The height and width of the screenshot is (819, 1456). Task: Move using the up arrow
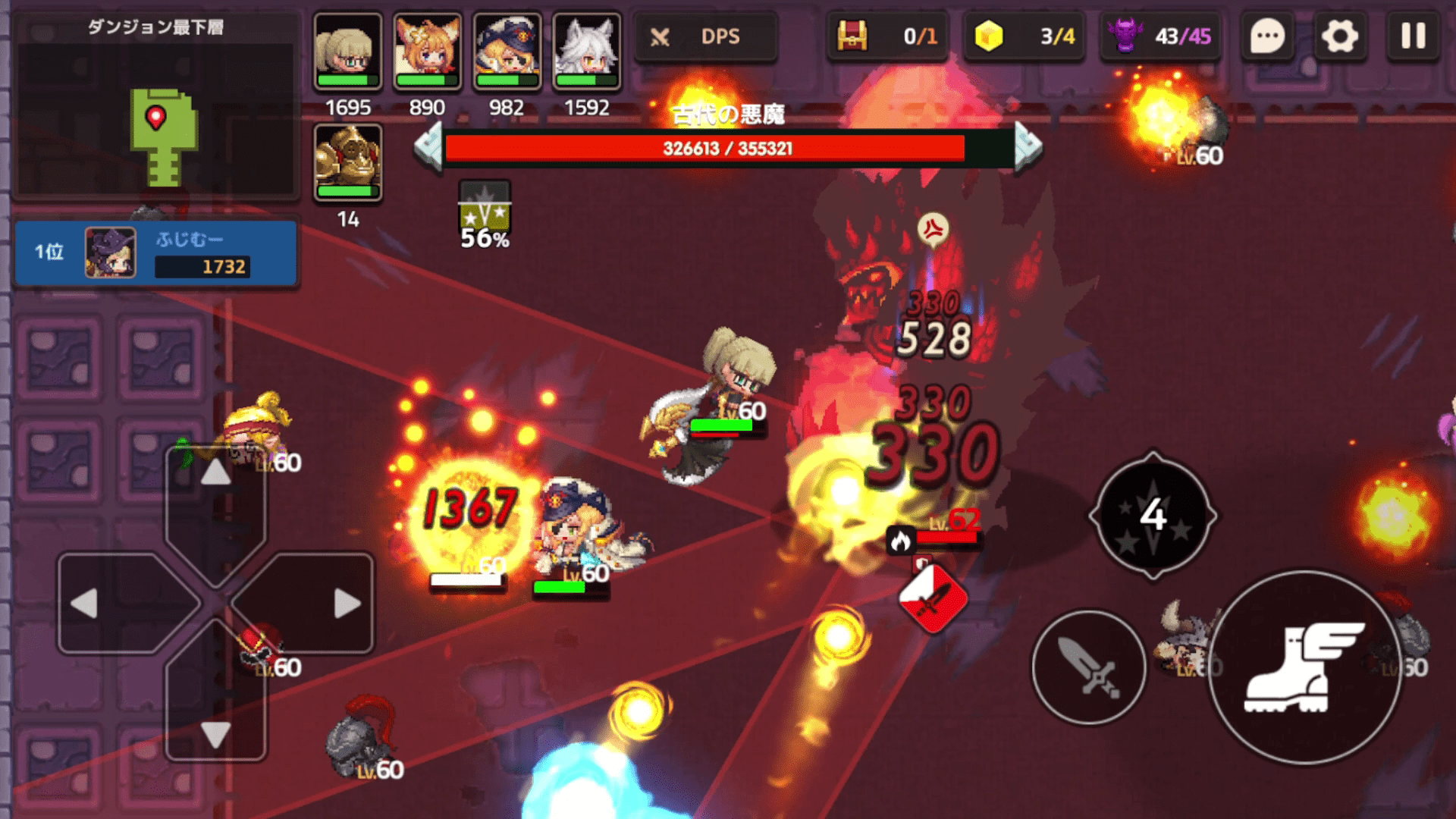click(216, 472)
